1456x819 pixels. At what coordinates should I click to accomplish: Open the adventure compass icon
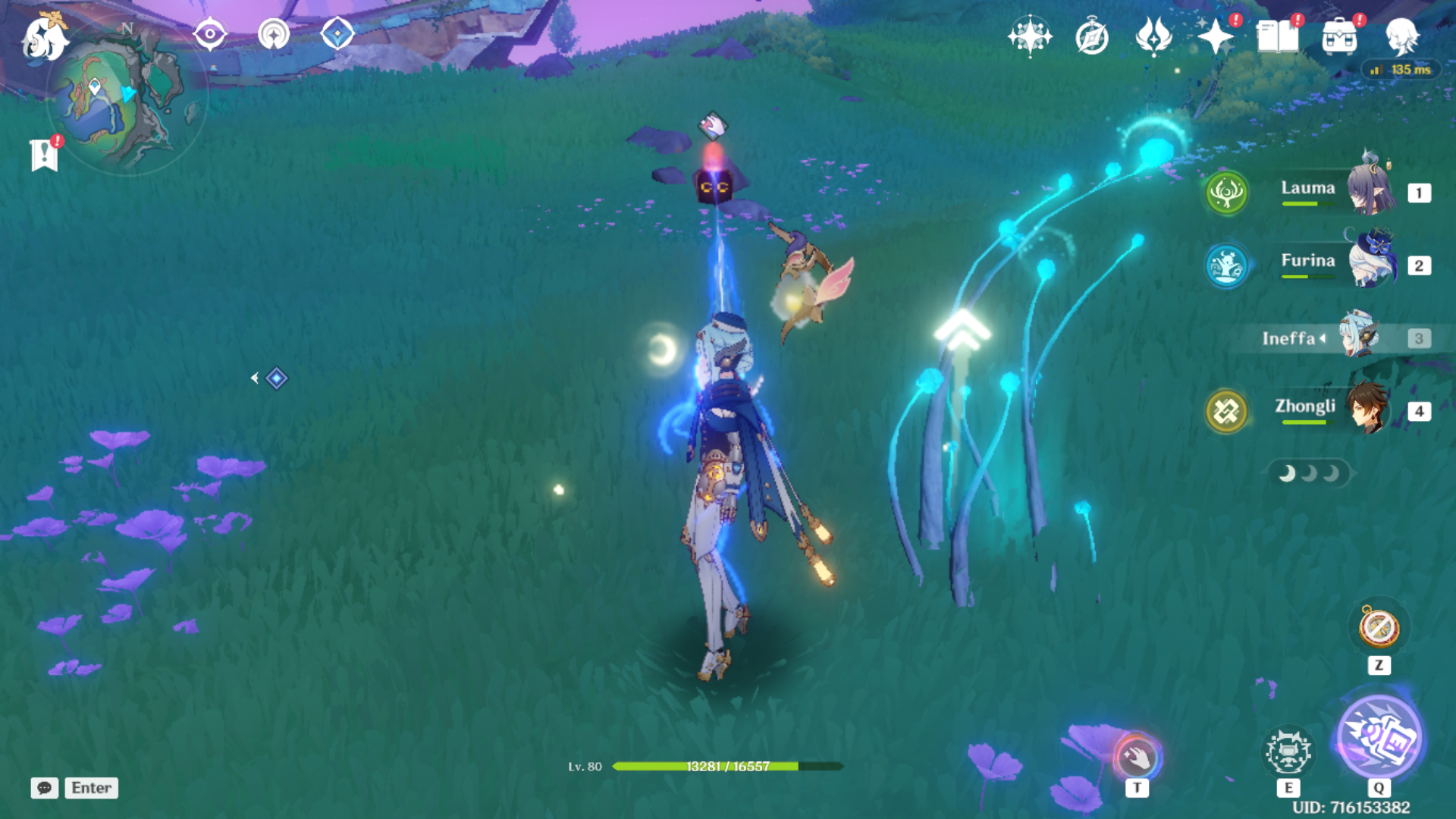pyautogui.click(x=1092, y=36)
